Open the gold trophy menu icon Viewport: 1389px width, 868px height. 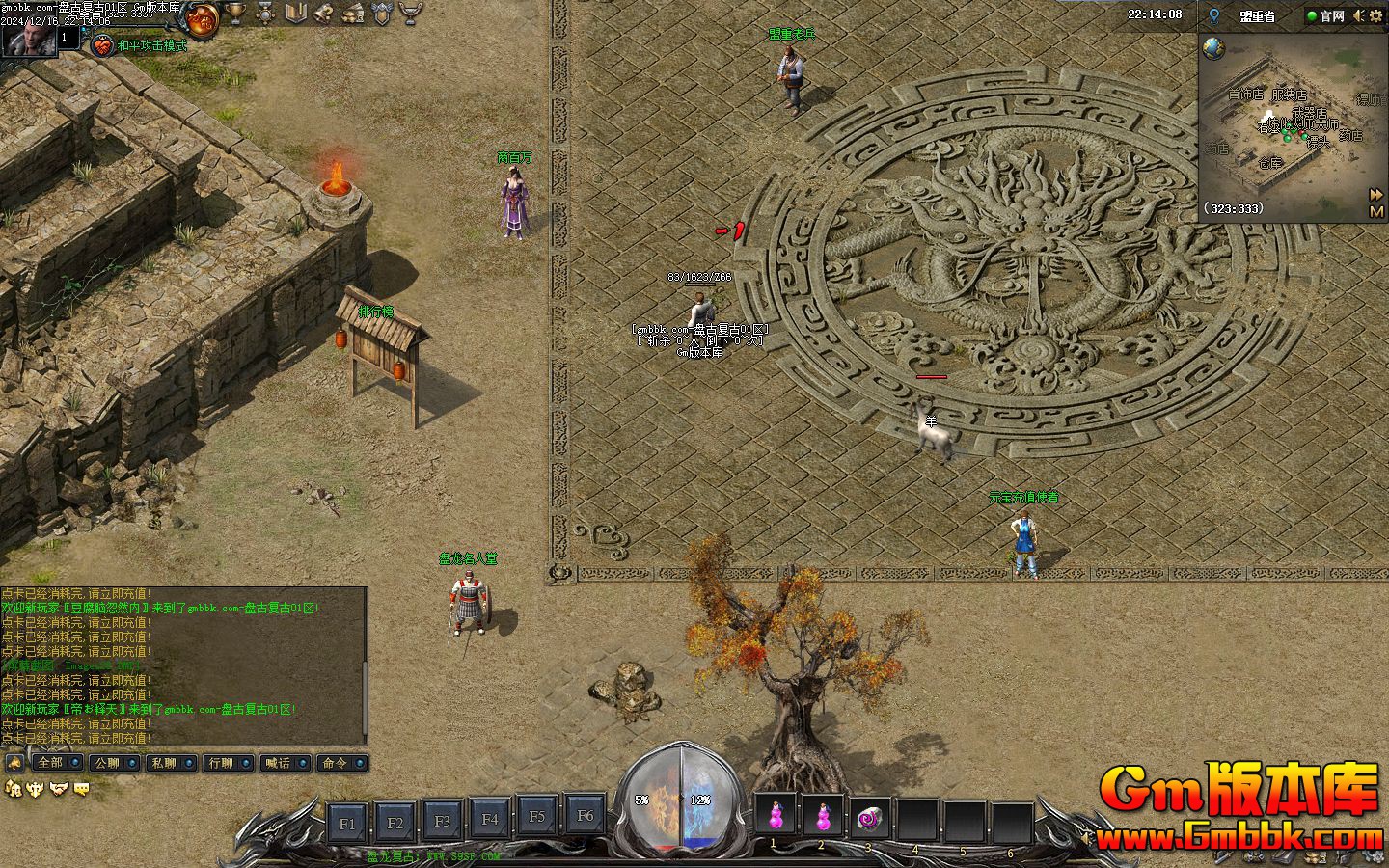[234, 14]
